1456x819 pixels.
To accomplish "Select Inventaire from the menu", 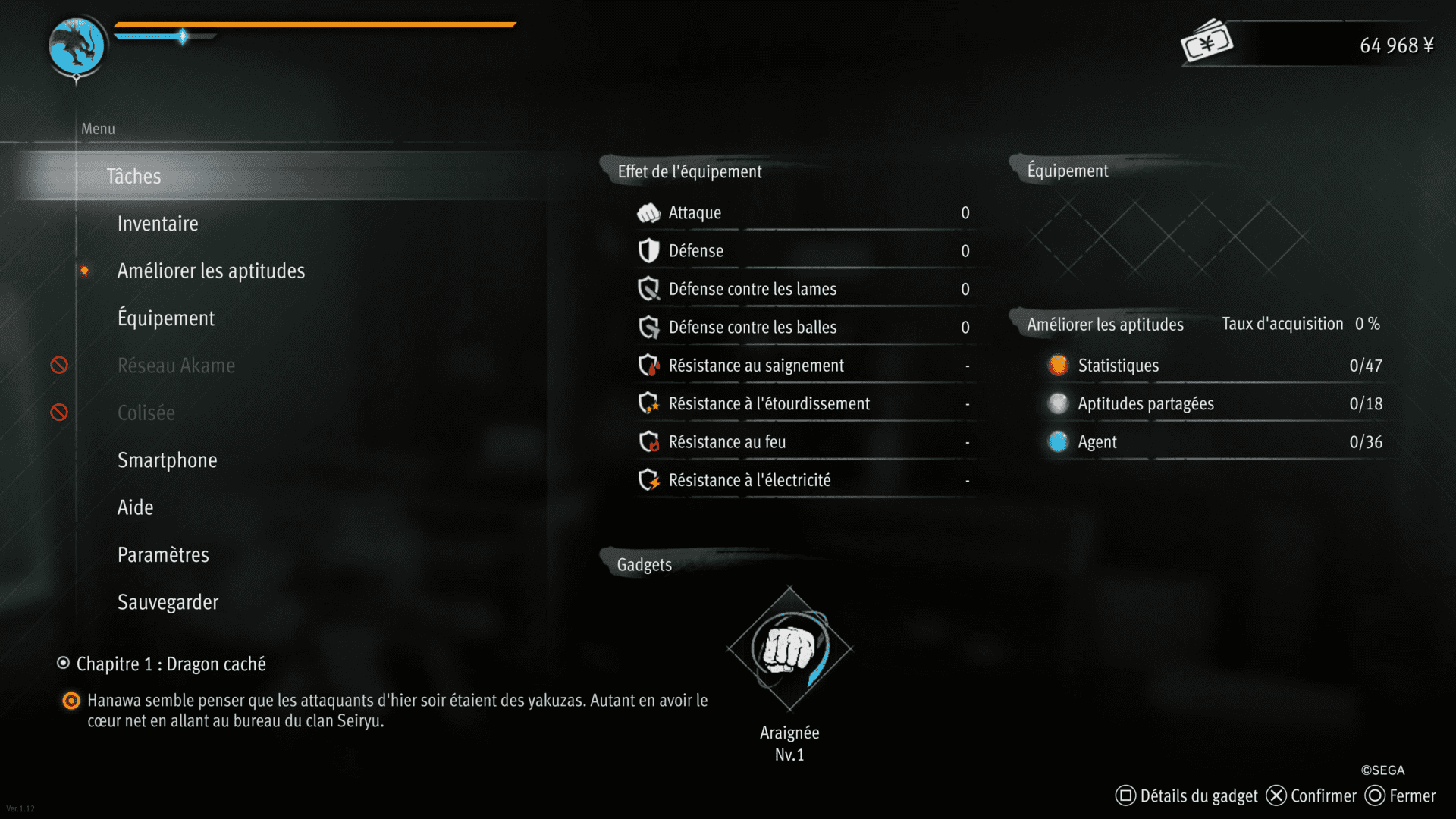I will tap(158, 224).
